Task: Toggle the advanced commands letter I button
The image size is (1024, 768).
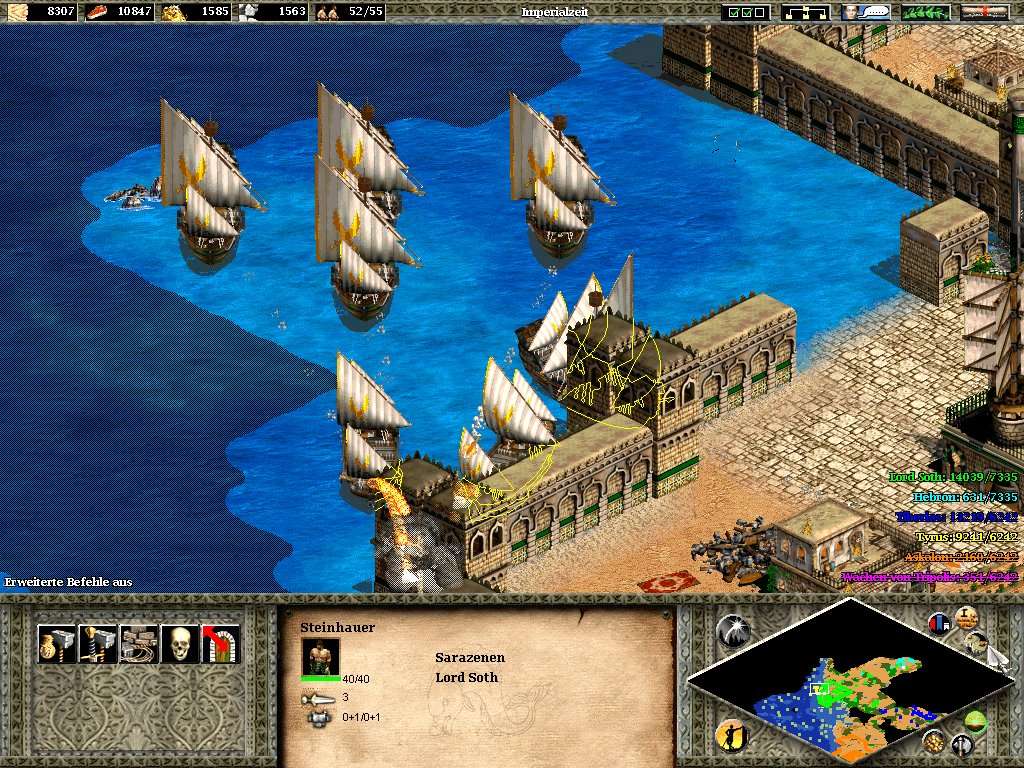Action: coord(967,617)
